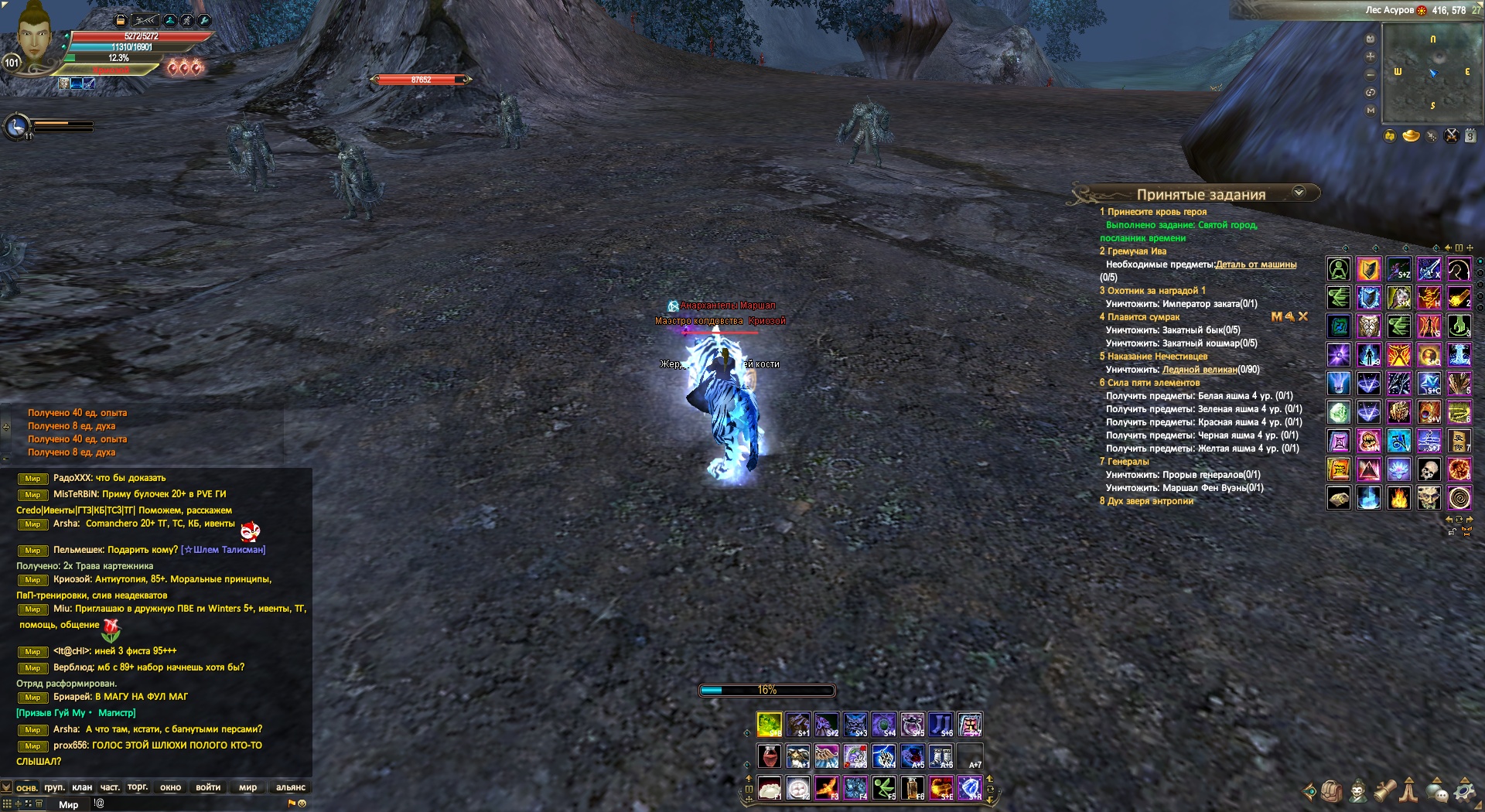Image resolution: width=1485 pixels, height=812 pixels.
Task: Follow the 'Ледяной великан' quest target link
Action: [x=1199, y=370]
